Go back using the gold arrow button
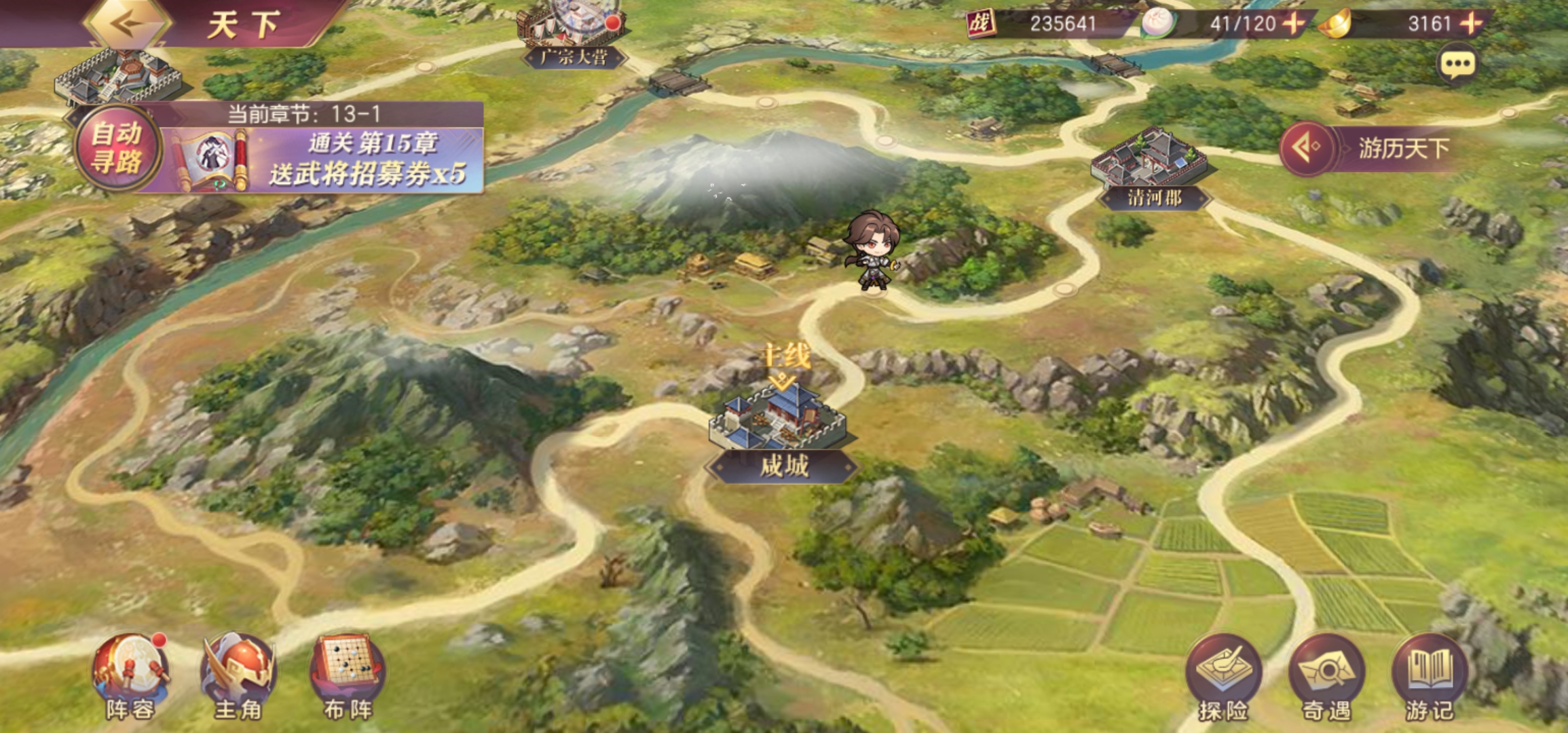Viewport: 1568px width, 733px height. pos(127,24)
